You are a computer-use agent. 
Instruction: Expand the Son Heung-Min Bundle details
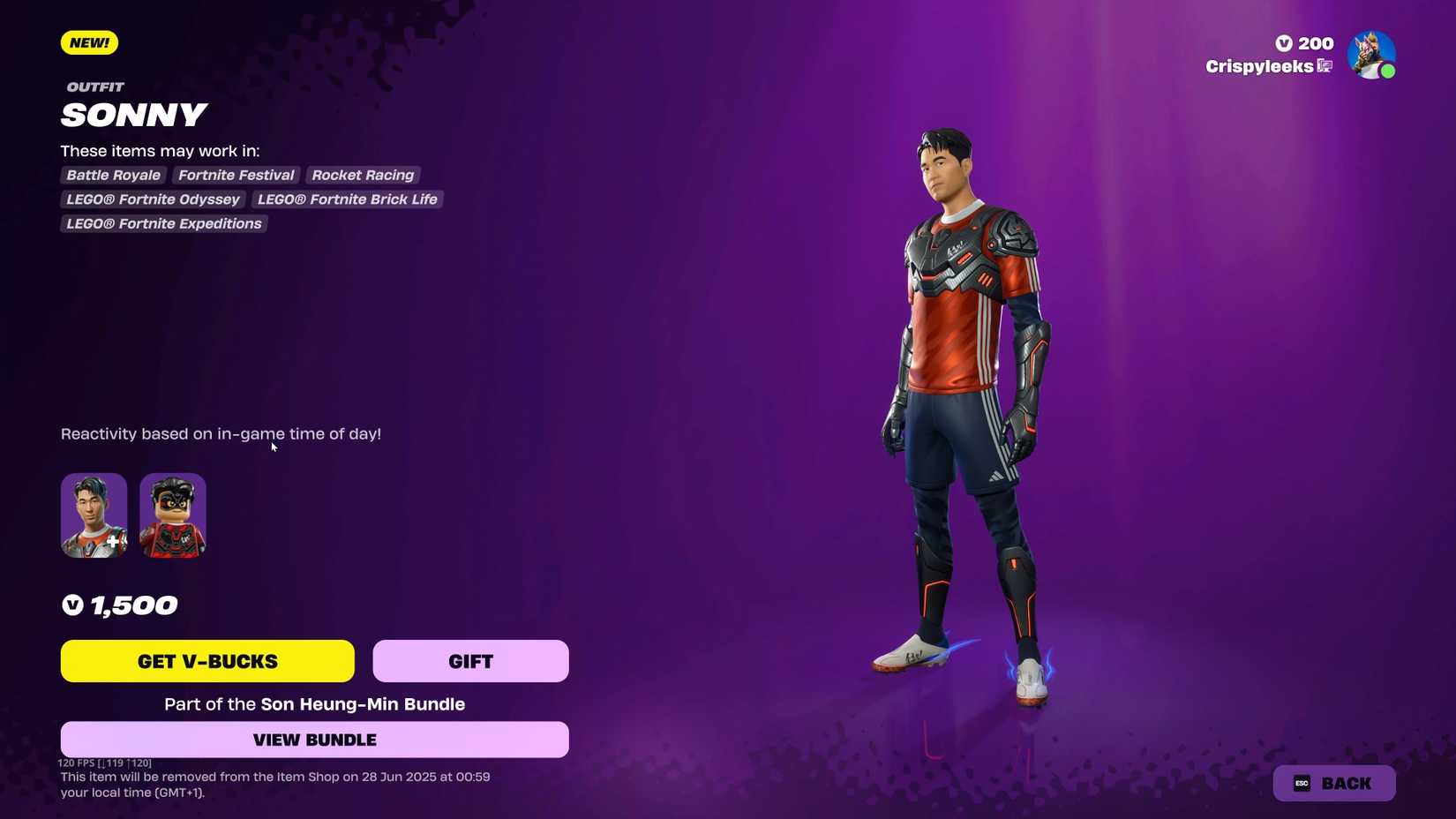tap(363, 704)
